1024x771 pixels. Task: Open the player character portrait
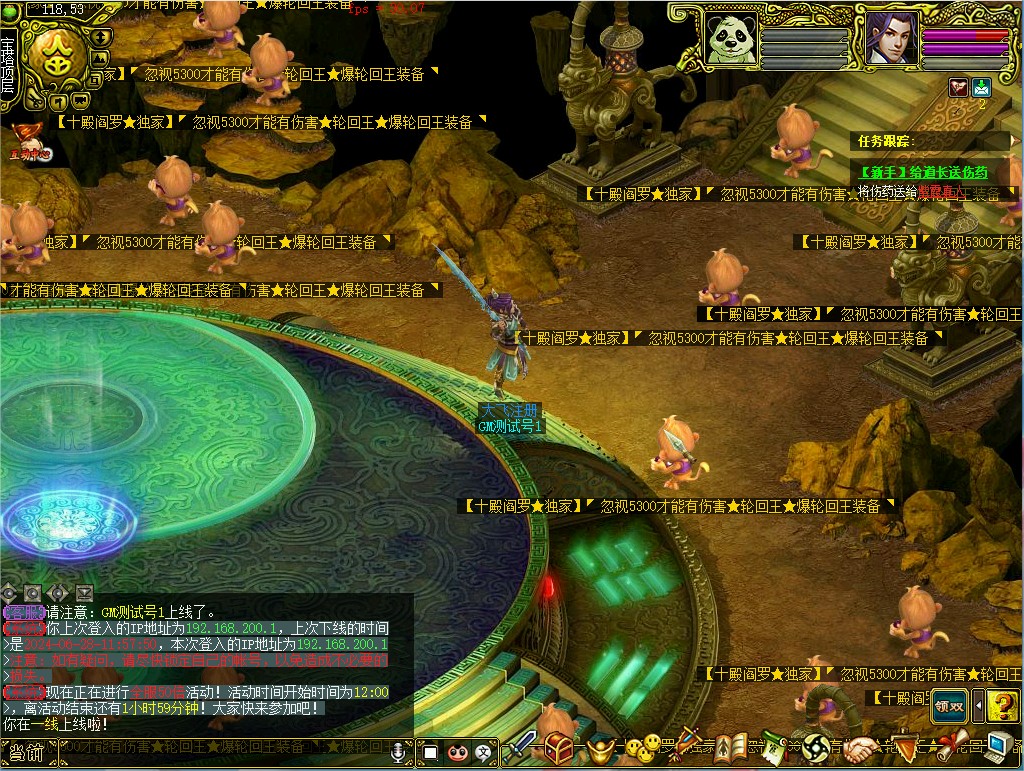coord(891,38)
